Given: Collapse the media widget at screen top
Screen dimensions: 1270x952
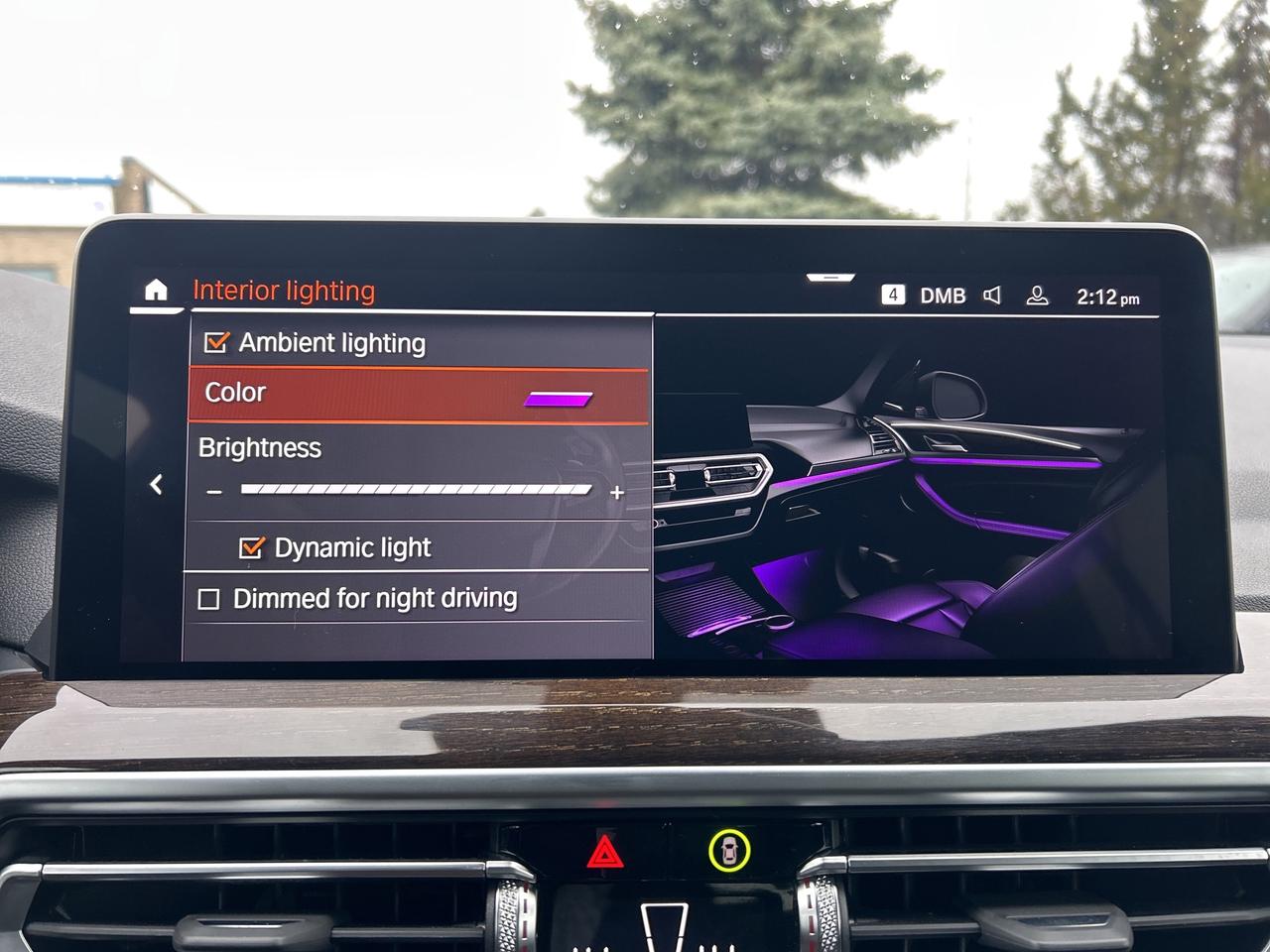Looking at the screenshot, I should tap(829, 280).
